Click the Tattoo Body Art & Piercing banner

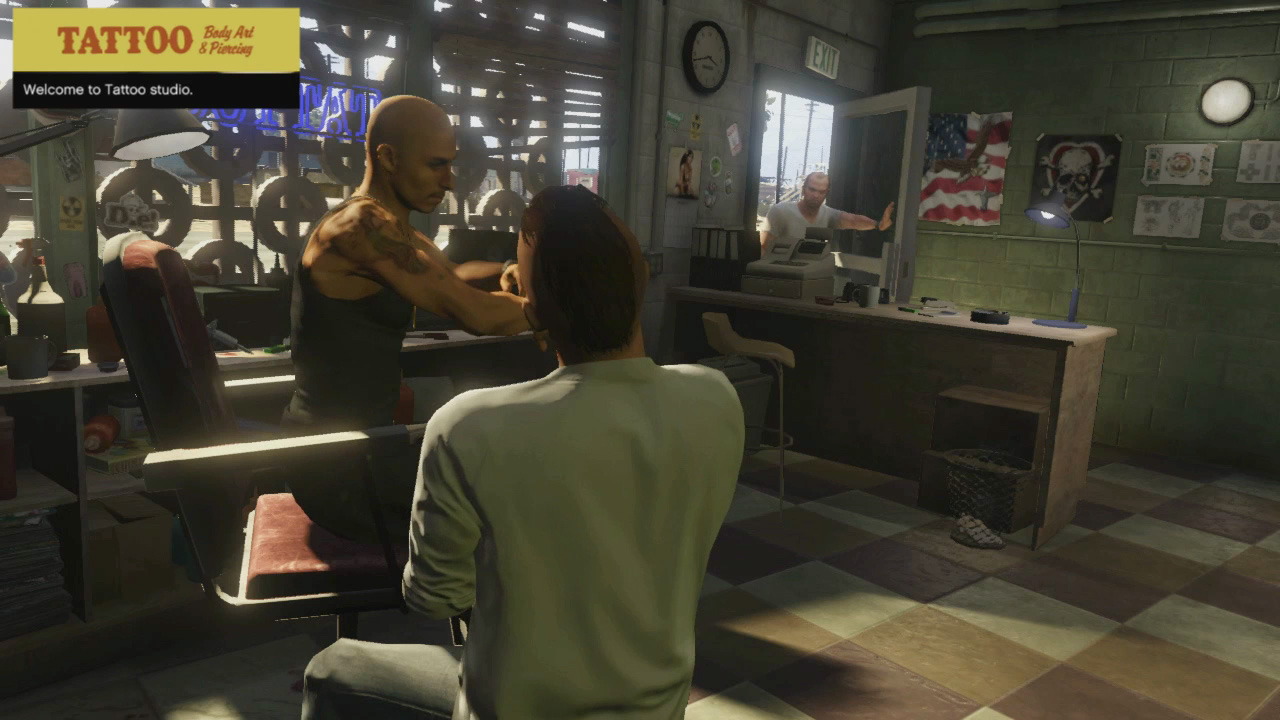click(x=156, y=40)
